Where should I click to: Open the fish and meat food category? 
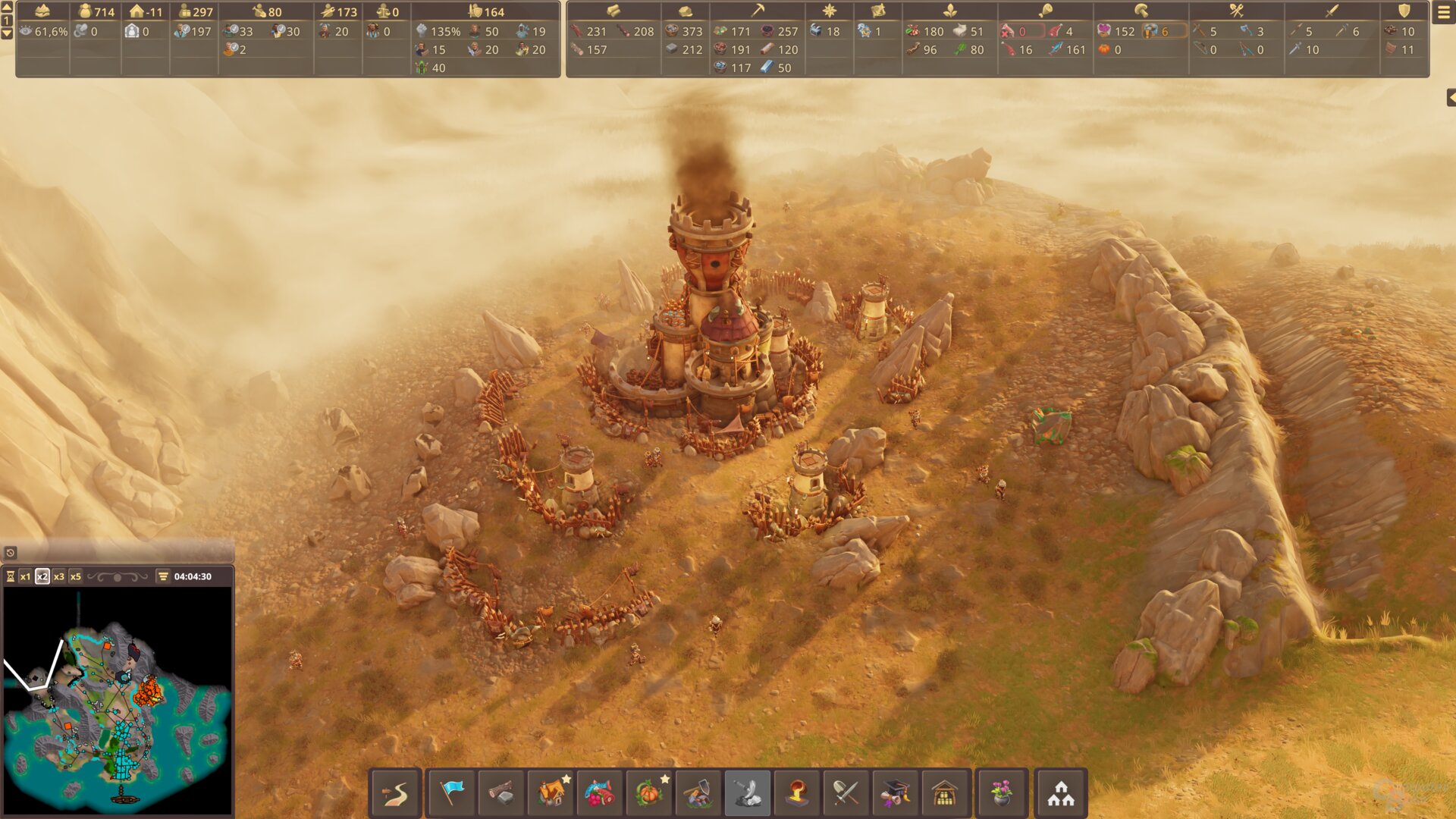(x=600, y=793)
